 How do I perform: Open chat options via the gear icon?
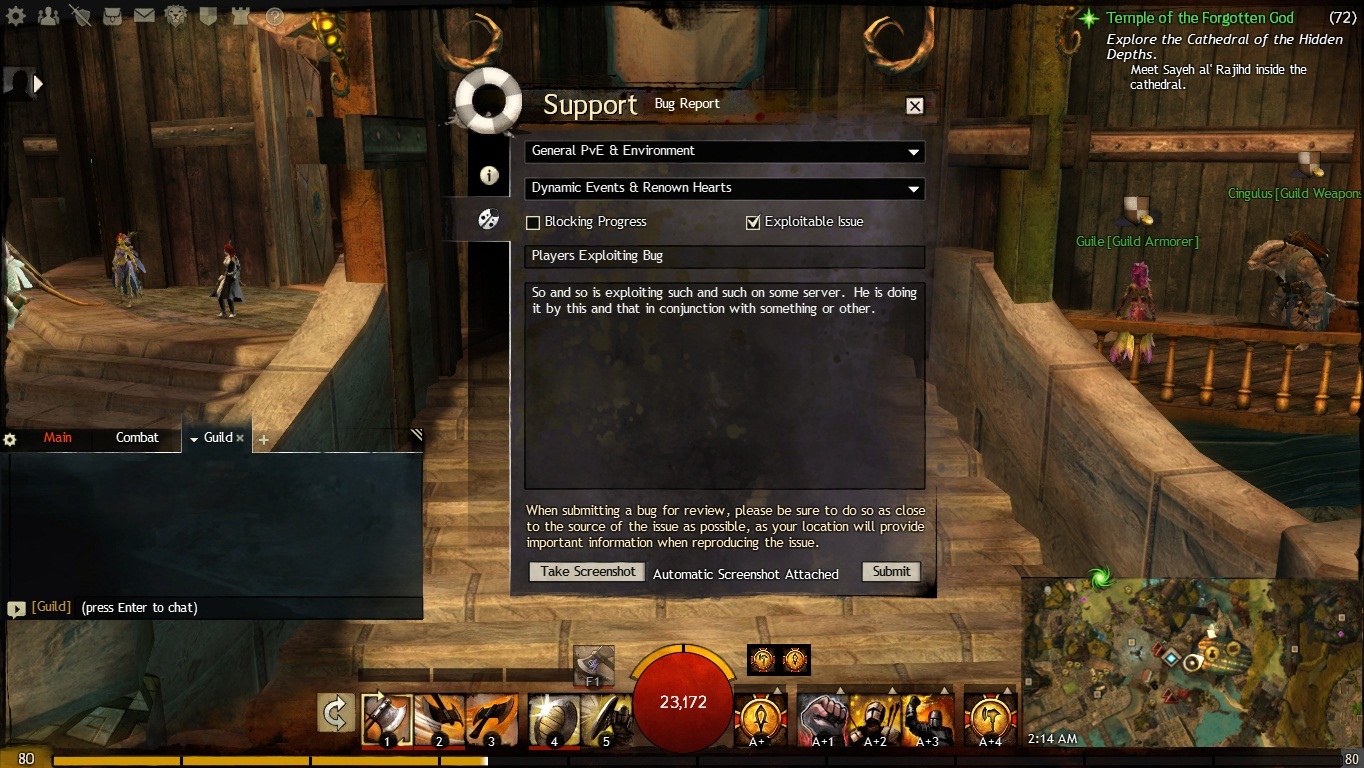pyautogui.click(x=10, y=439)
